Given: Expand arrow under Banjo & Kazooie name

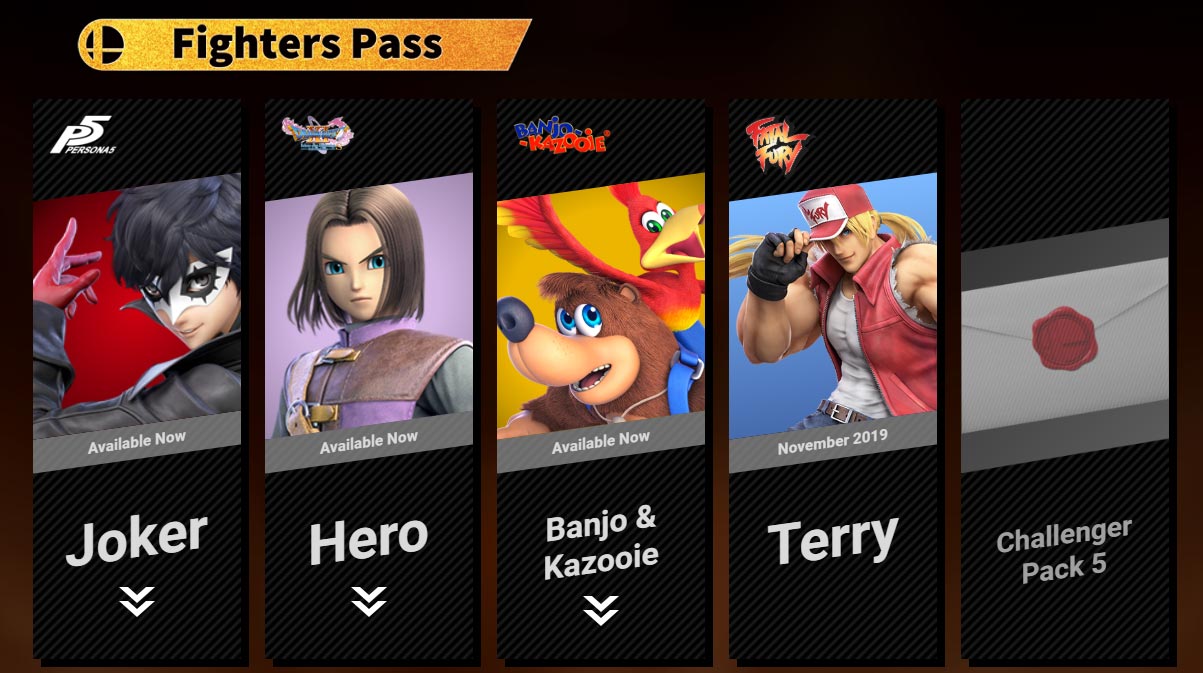Looking at the screenshot, I should (x=601, y=610).
